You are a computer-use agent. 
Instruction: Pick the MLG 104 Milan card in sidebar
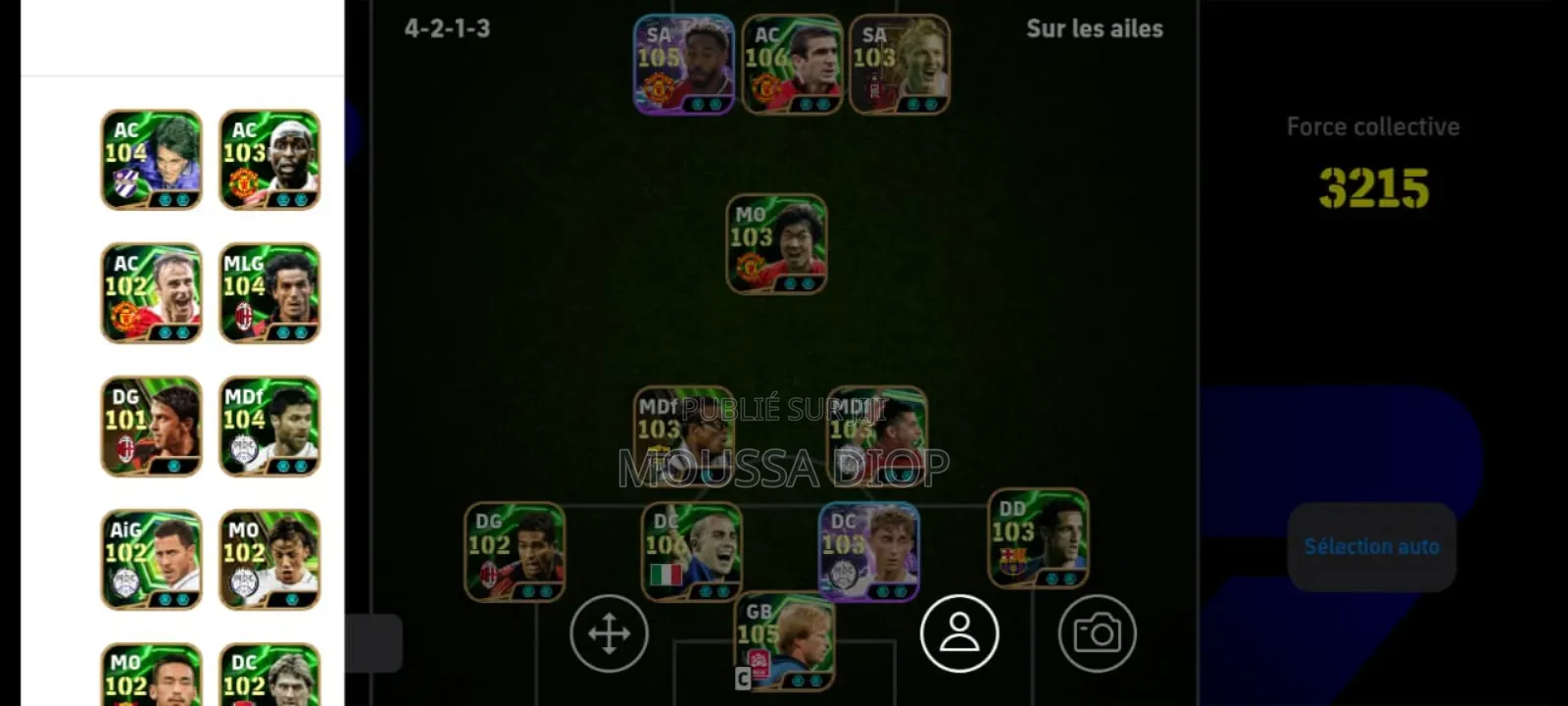[269, 291]
